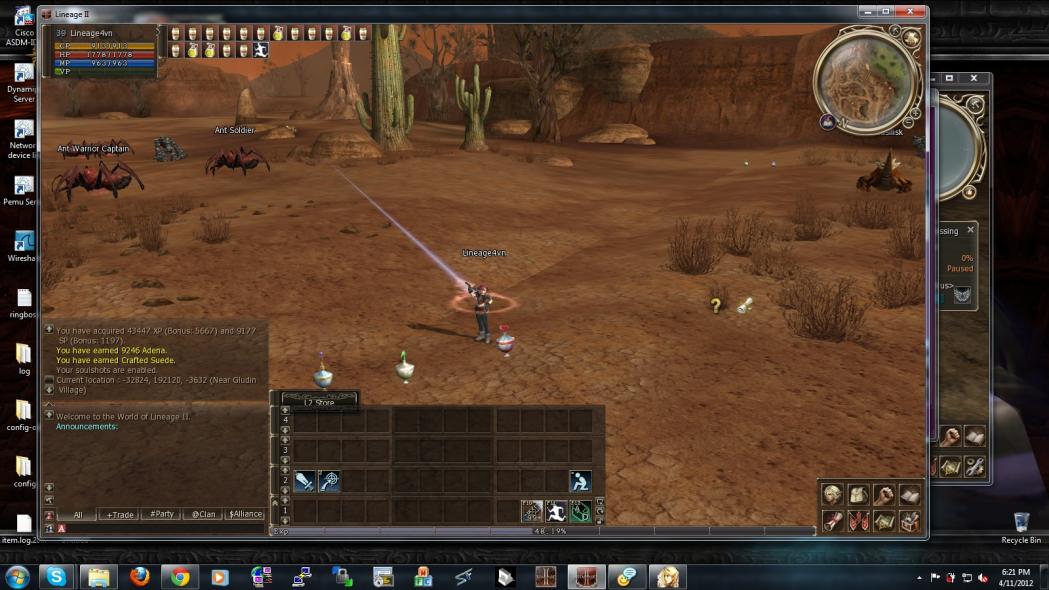Switch to the @Clan chat tab
This screenshot has width=1049, height=590.
pos(204,514)
